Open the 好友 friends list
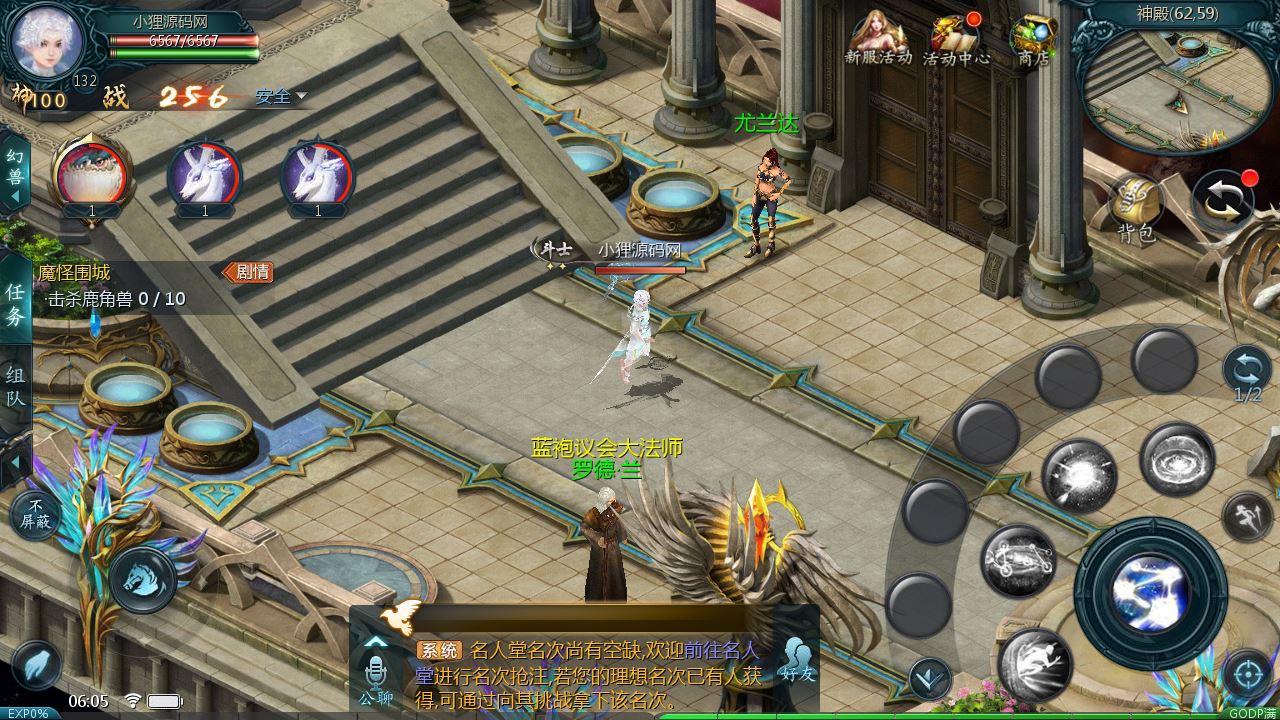1280x720 pixels. click(797, 660)
